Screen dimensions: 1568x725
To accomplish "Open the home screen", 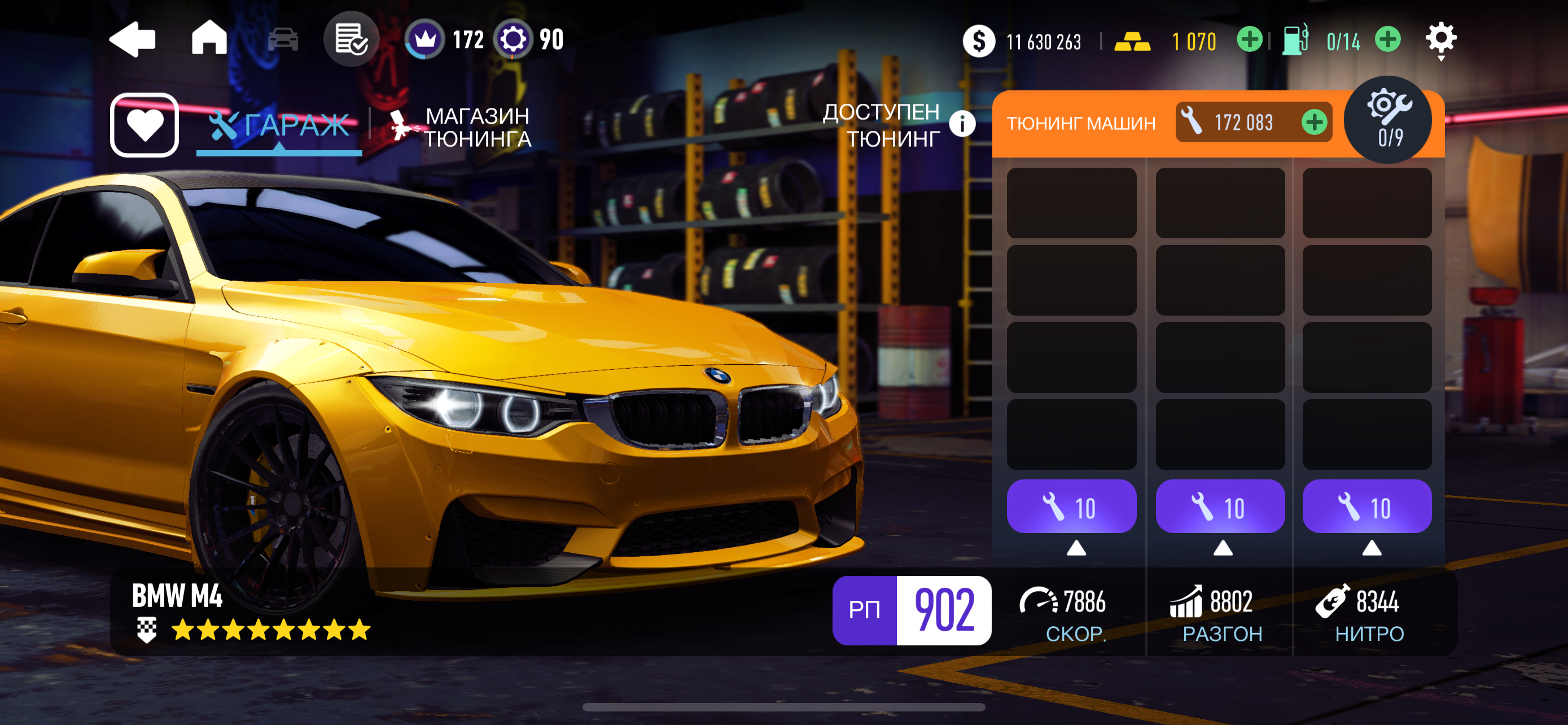I will point(209,38).
